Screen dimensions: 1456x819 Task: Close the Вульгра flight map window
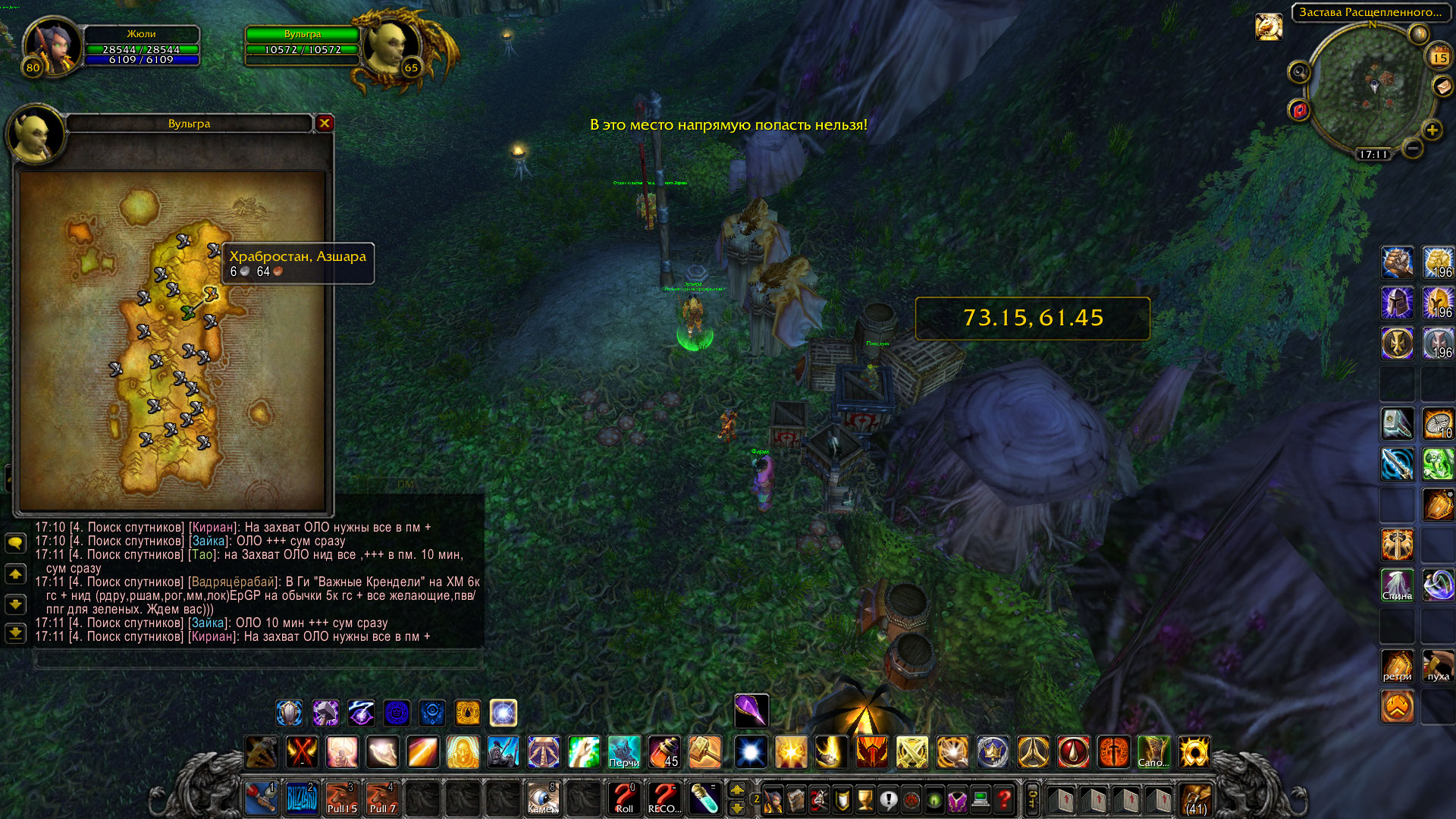click(x=325, y=123)
